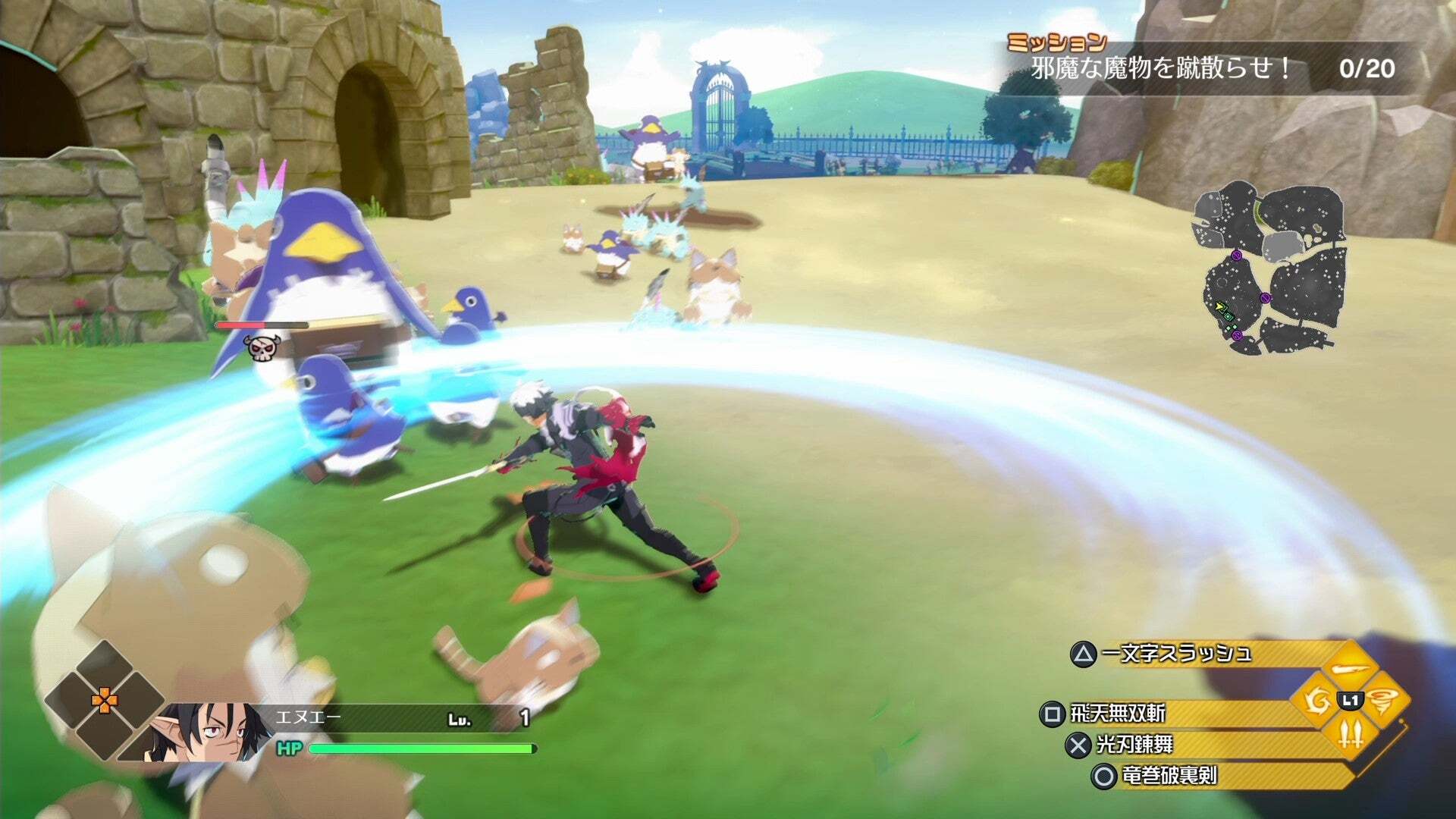This screenshot has height=819, width=1456.
Task: Click the orange d-pad party selector
Action: point(105,701)
